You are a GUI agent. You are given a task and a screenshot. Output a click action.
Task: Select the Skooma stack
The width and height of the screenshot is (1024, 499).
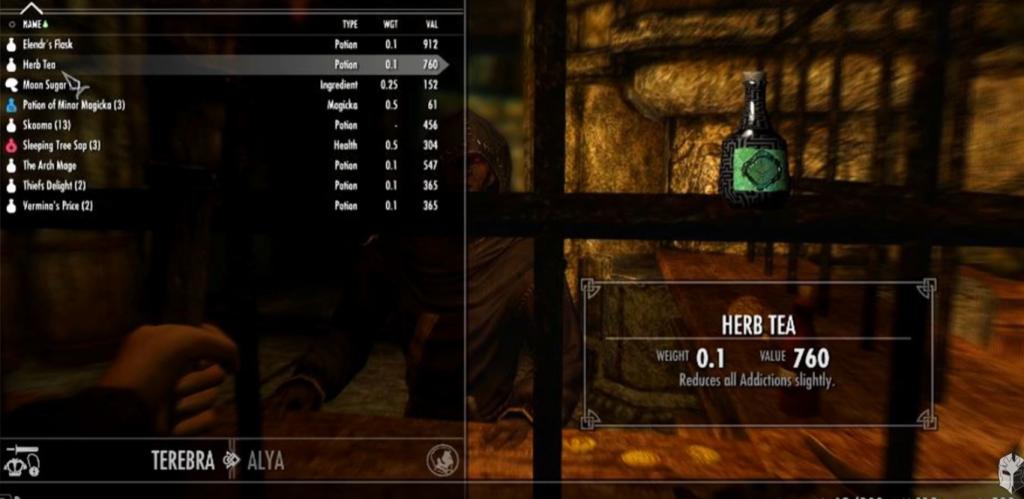tap(44, 125)
